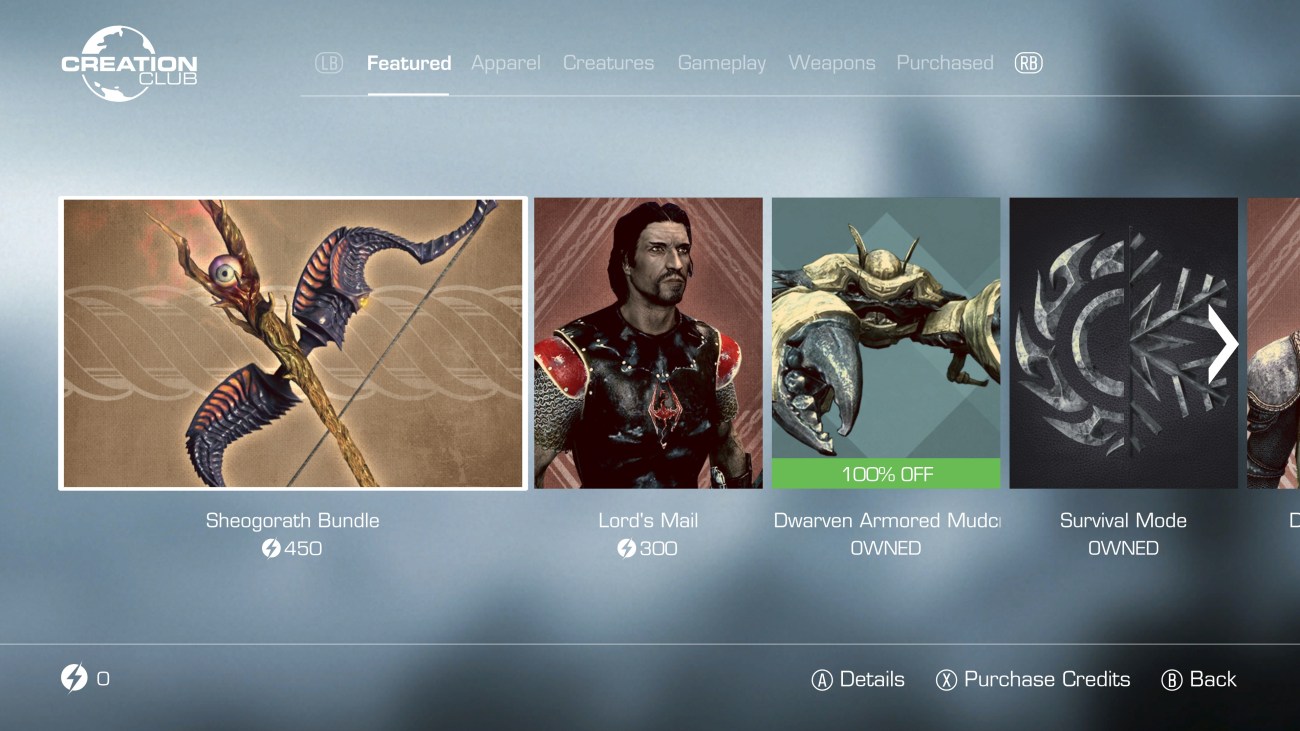
Task: Show the Weapons category
Action: (831, 63)
